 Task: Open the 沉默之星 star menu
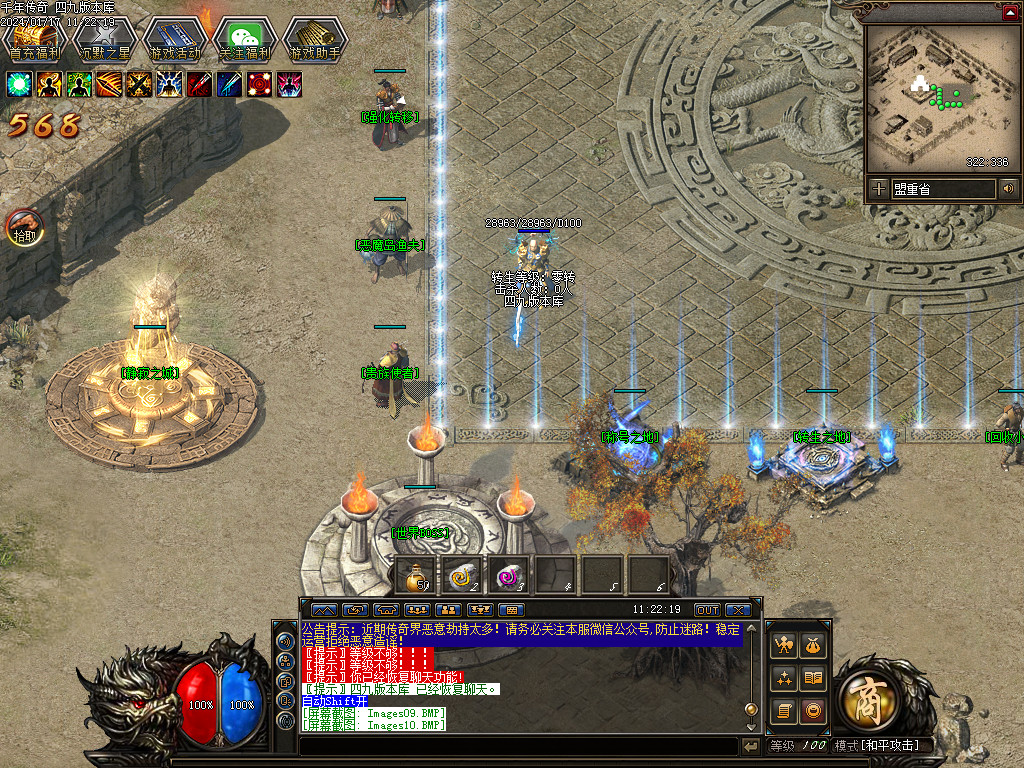[105, 38]
